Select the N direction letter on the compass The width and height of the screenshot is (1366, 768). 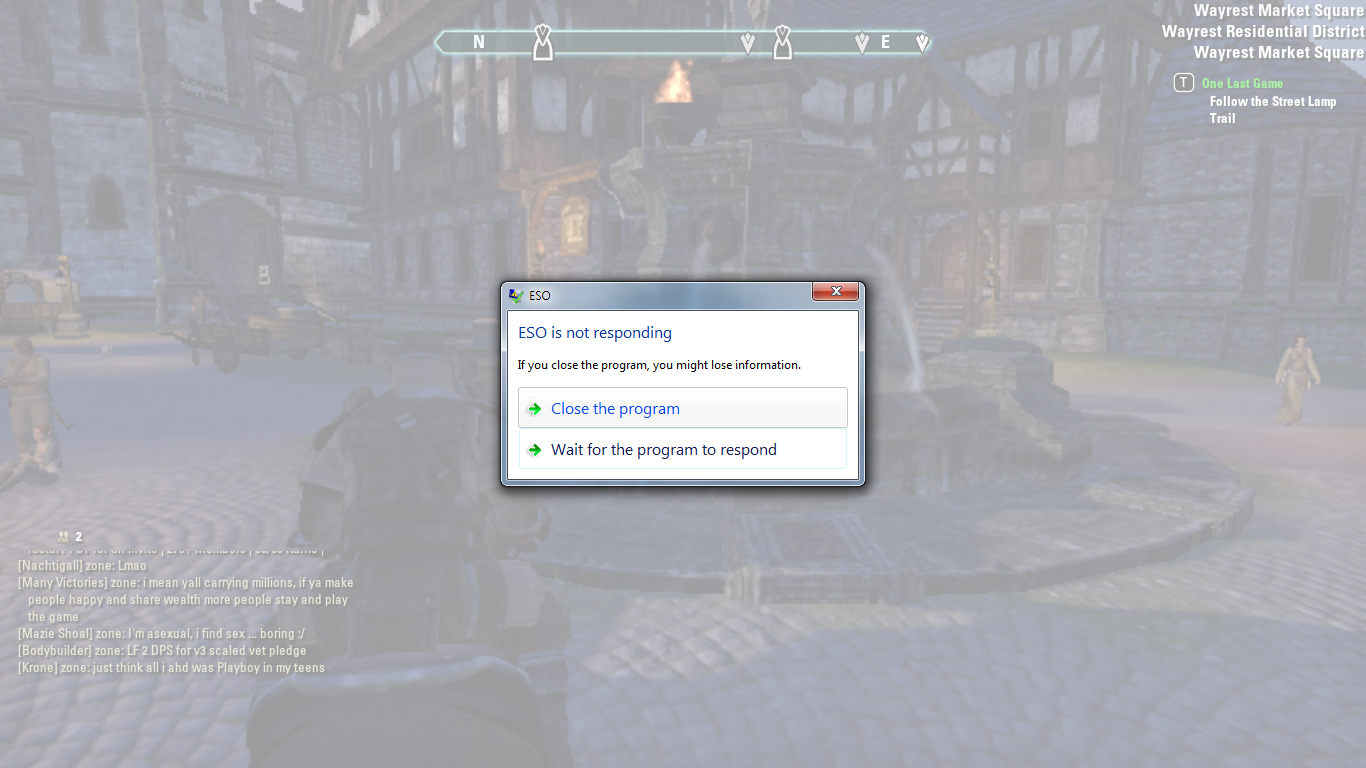478,42
